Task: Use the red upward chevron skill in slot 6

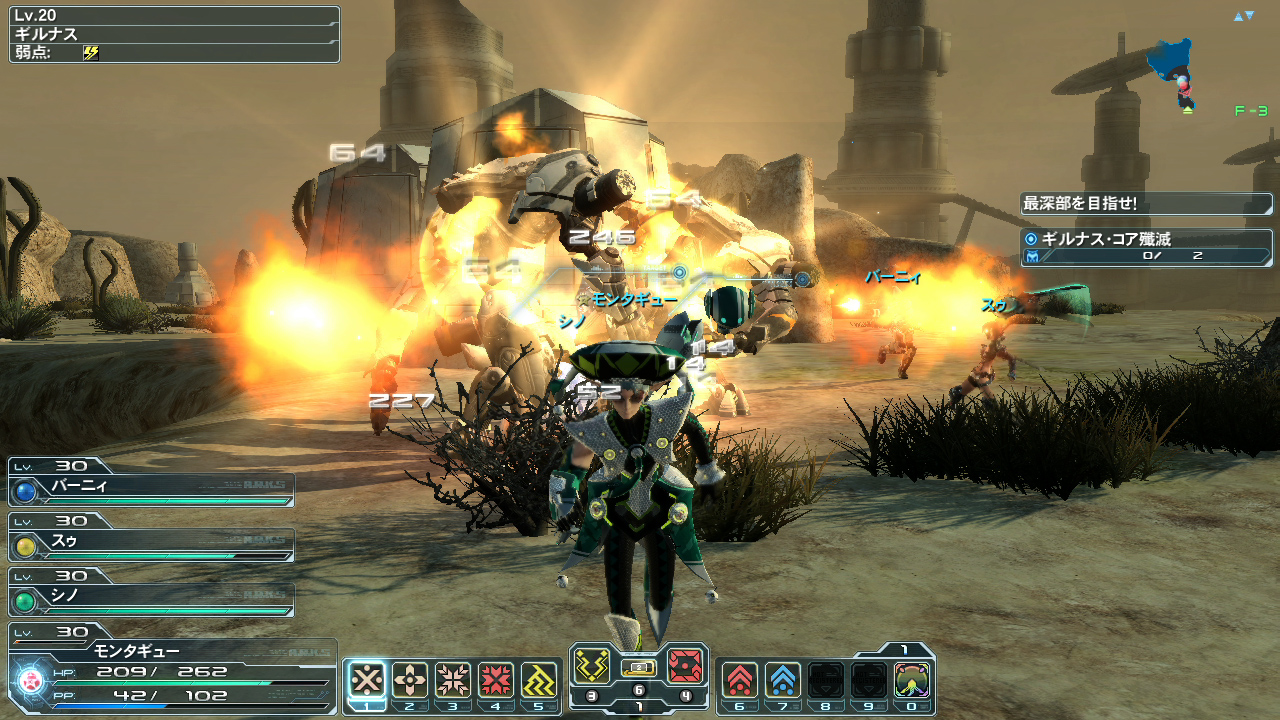Action: (739, 680)
